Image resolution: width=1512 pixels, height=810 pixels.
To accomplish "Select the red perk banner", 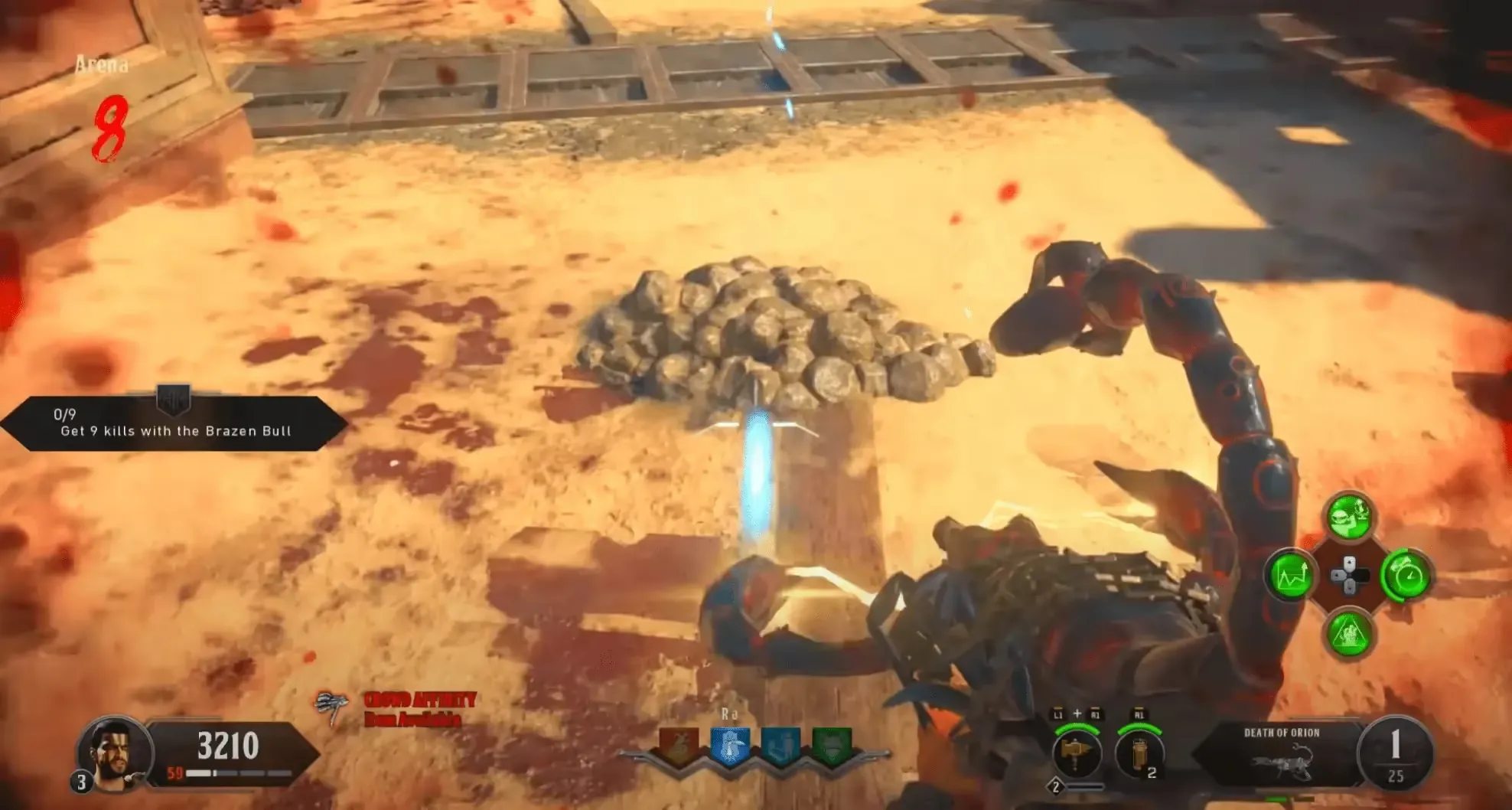I will pos(679,746).
